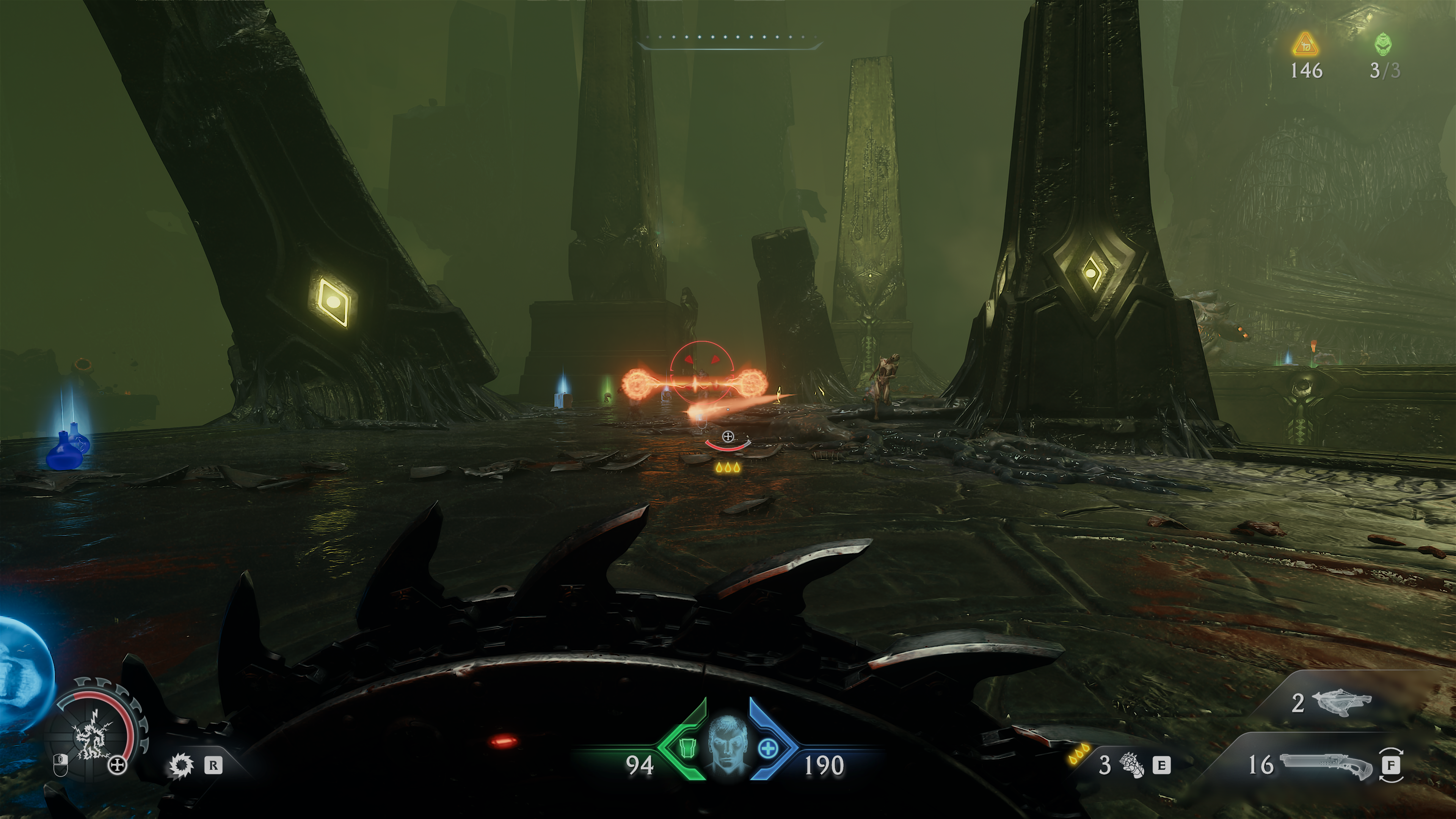Click the gold currency triangle icon
Viewport: 1456px width, 819px height.
tap(1305, 45)
